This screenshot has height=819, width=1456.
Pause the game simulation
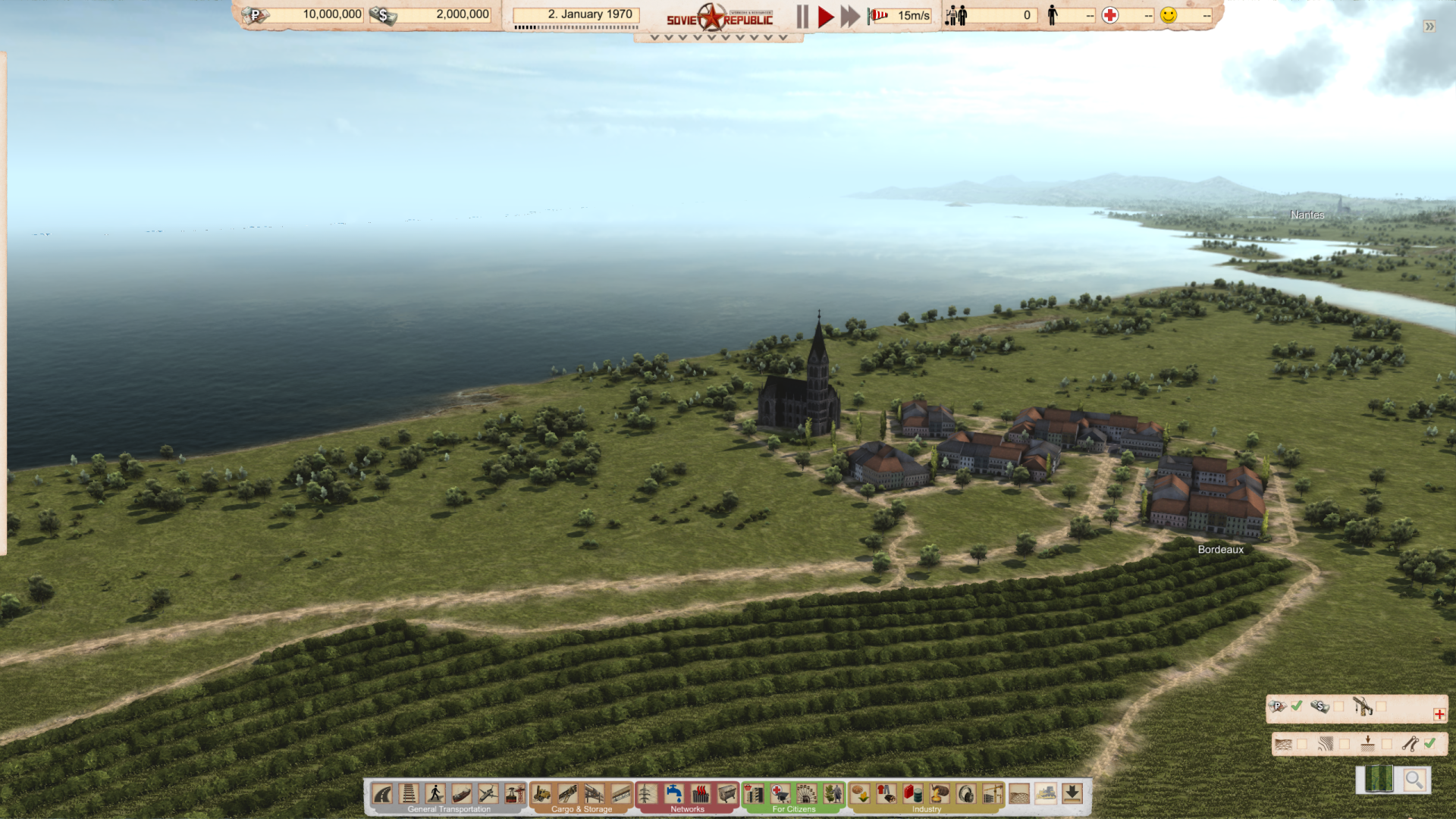[802, 16]
